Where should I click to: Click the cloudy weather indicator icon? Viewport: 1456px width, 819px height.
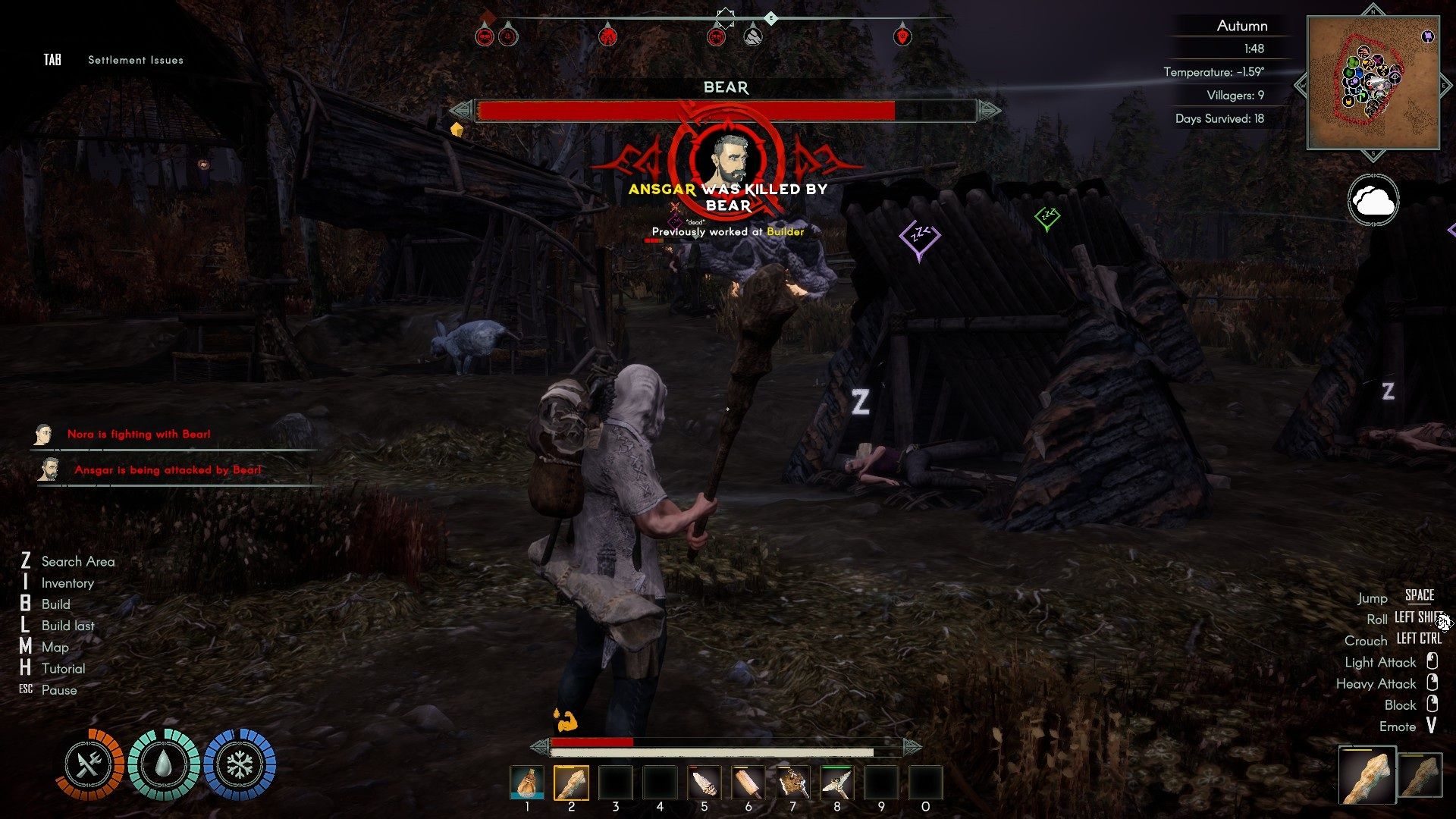tap(1373, 201)
